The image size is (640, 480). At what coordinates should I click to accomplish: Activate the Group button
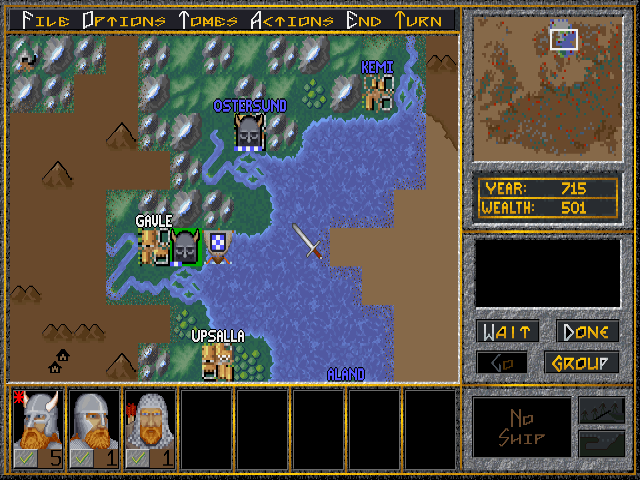pyautogui.click(x=581, y=362)
